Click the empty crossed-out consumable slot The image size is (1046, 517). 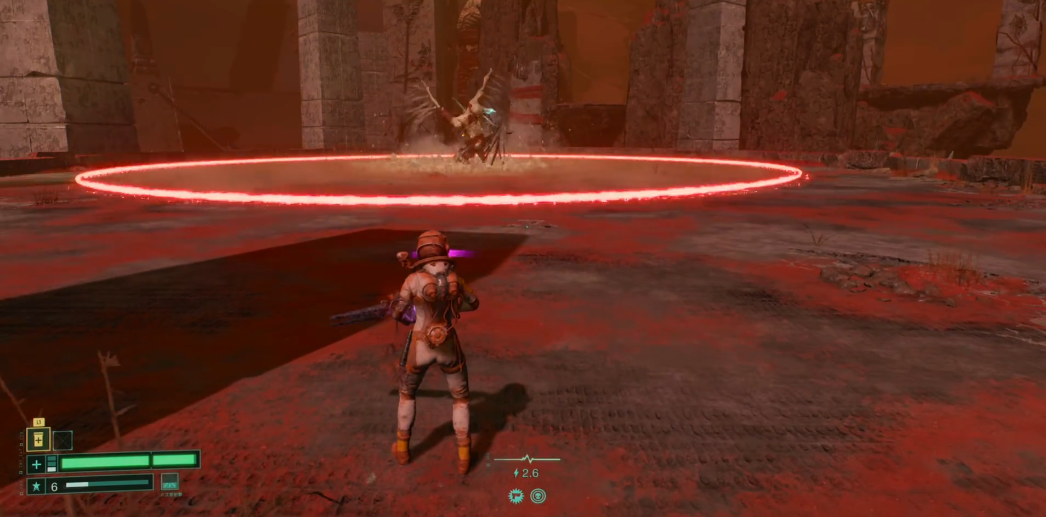(62, 440)
